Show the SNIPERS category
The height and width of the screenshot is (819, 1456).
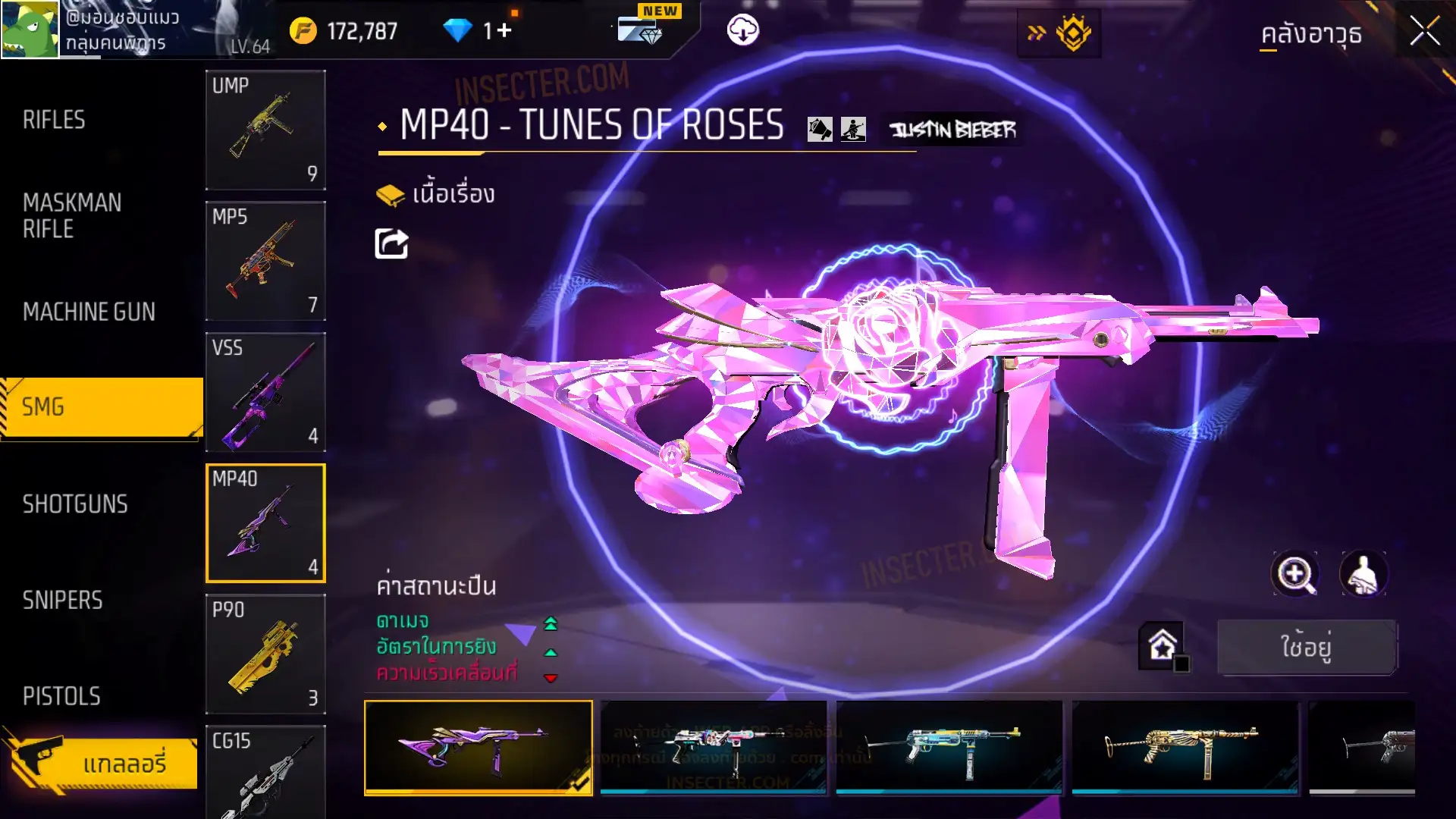pyautogui.click(x=62, y=601)
